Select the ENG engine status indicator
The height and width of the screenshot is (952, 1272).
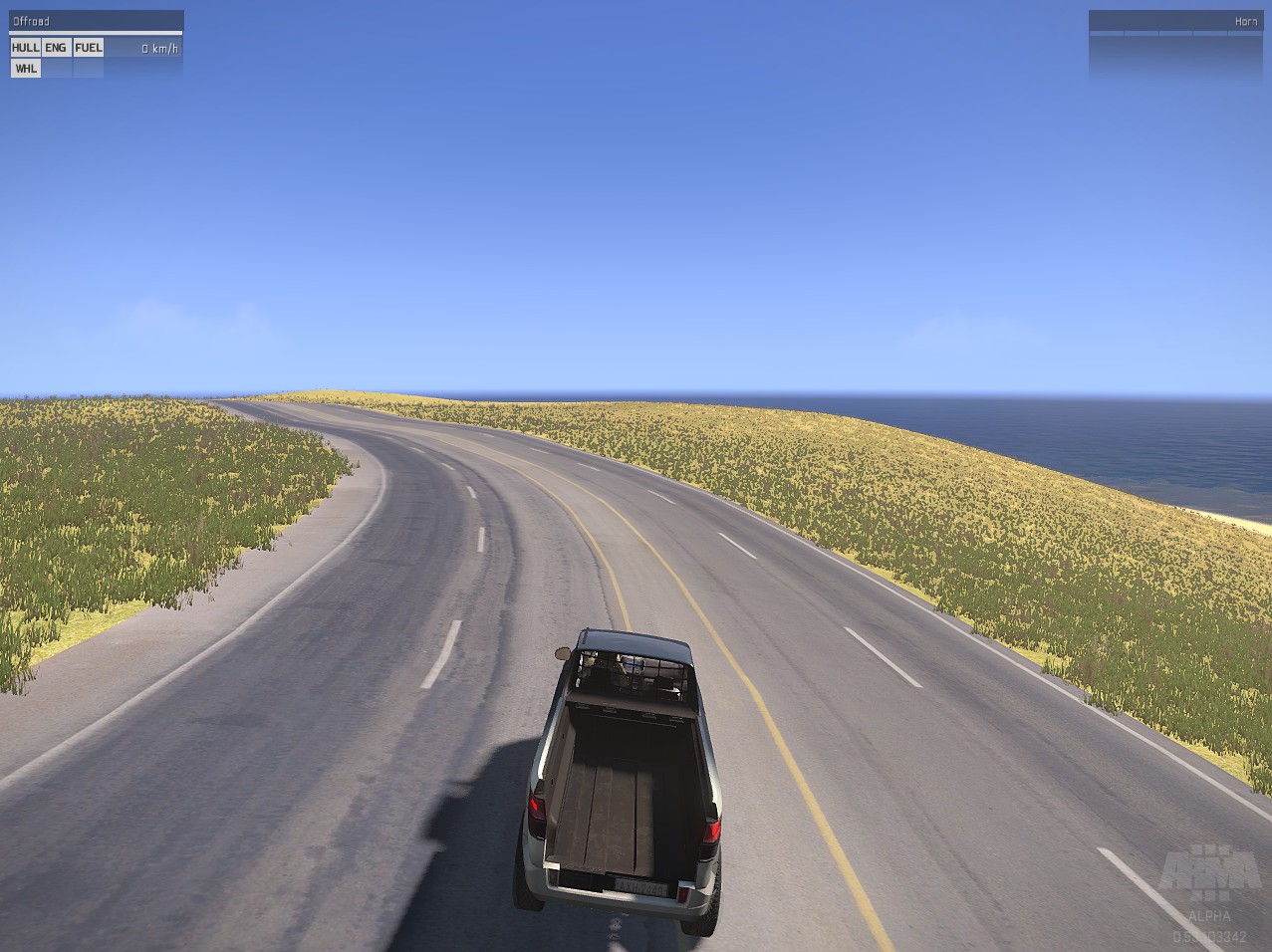[x=56, y=48]
